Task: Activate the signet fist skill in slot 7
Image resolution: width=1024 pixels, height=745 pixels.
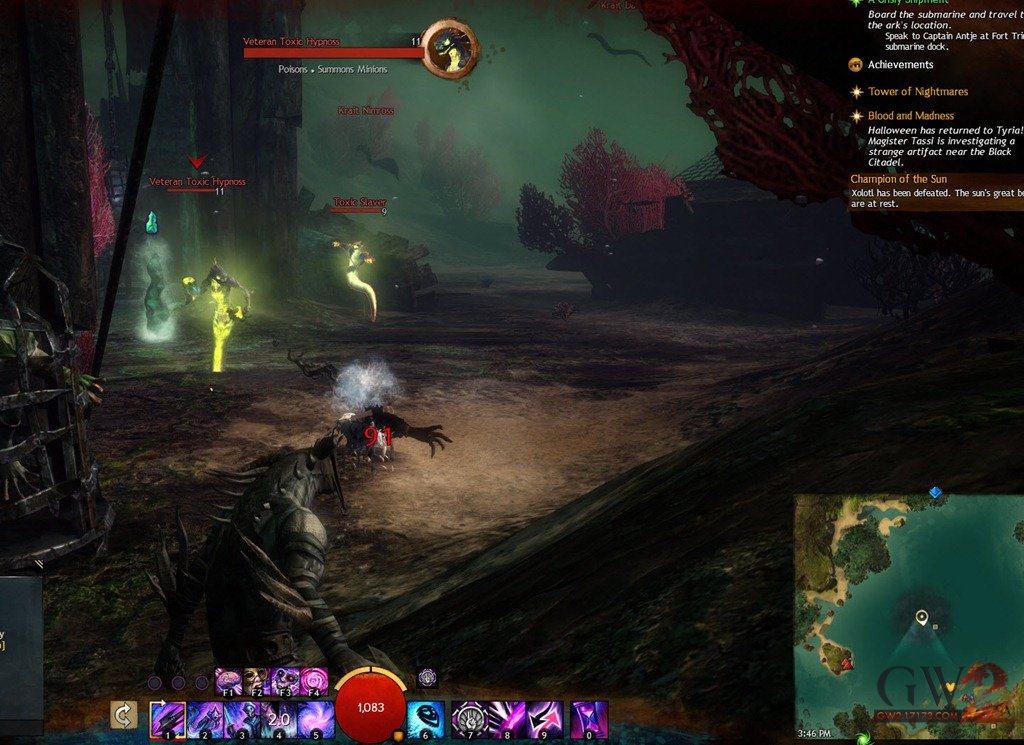Action: 469,719
